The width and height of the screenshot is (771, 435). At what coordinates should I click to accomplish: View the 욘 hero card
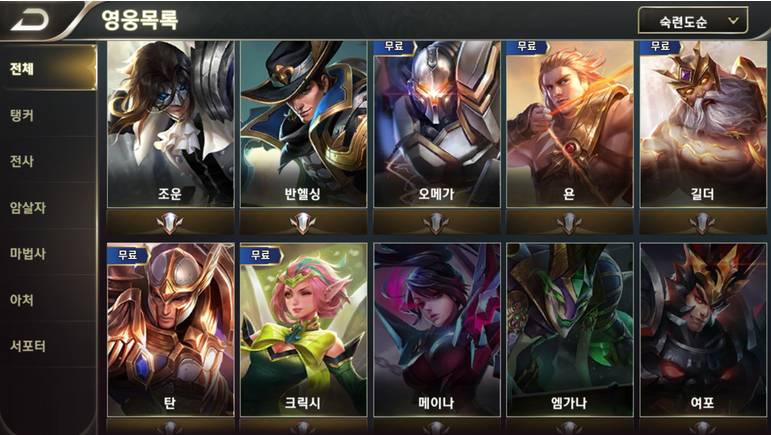[x=570, y=124]
